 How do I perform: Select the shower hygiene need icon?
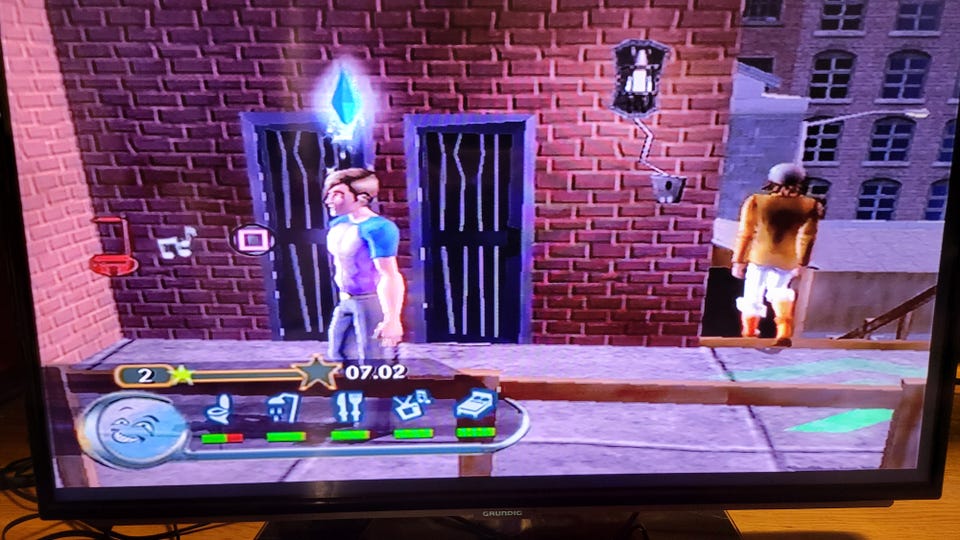coord(283,409)
